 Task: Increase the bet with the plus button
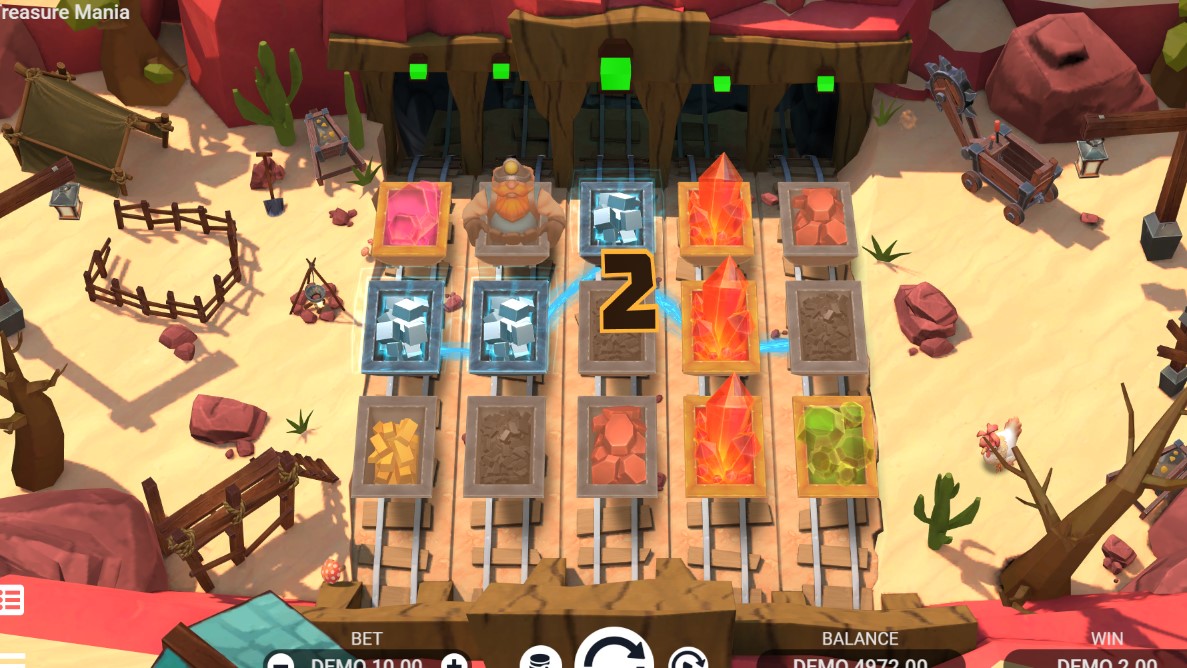pyautogui.click(x=453, y=661)
